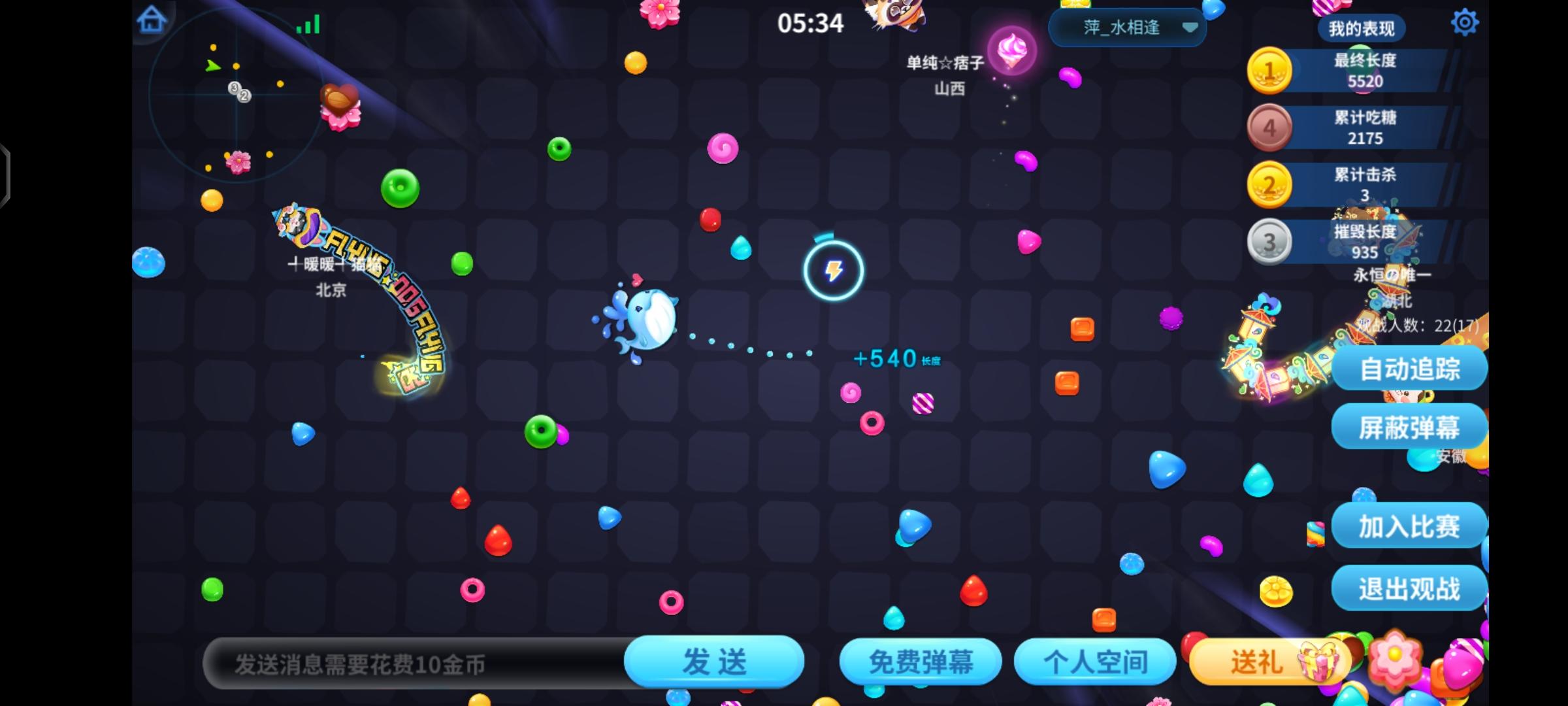The width and height of the screenshot is (1568, 706).
Task: Click the bronze medal beside 累计吃糖 2175
Action: click(x=1269, y=127)
